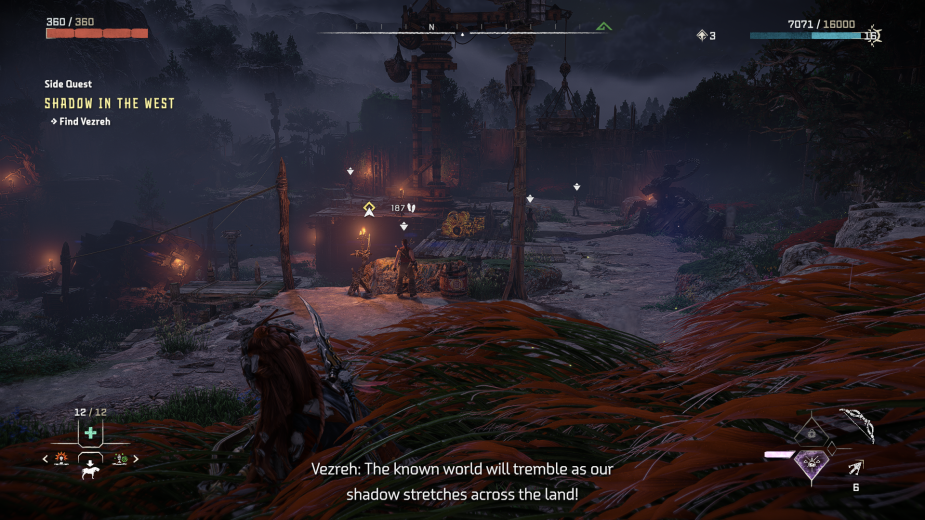Select the orange trap tool icon
Viewport: 925px width, 520px height.
61,459
